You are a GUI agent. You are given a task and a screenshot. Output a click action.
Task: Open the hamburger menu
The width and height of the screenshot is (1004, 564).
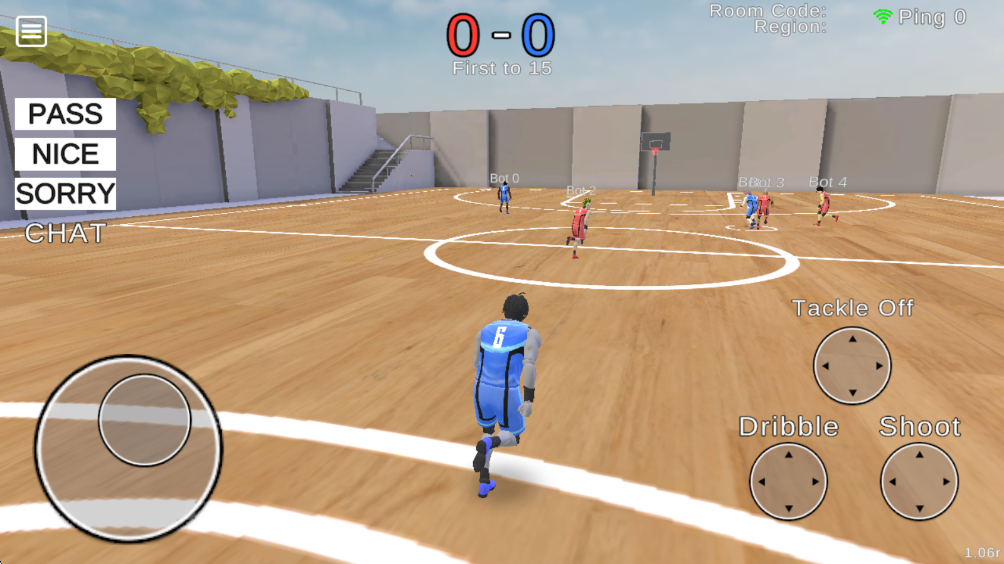tap(31, 32)
